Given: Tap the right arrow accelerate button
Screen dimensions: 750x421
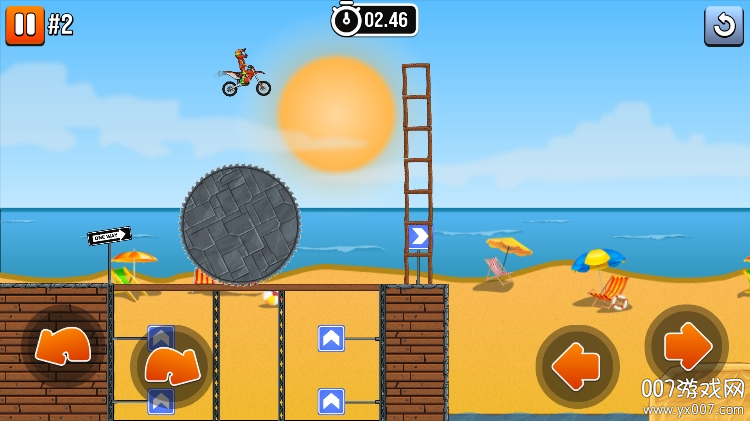Looking at the screenshot, I should coord(686,346).
